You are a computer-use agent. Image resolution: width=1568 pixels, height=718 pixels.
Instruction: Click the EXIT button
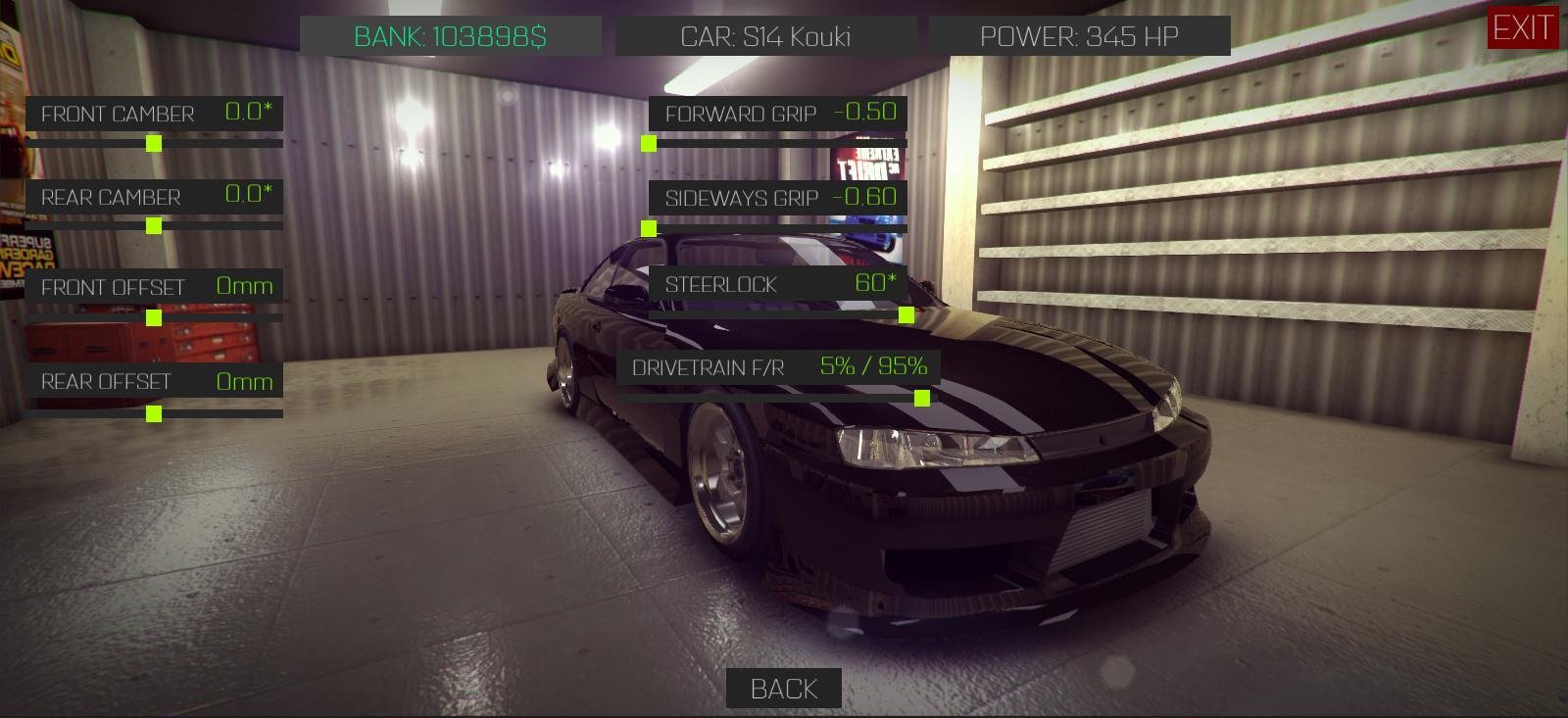pos(1523,29)
